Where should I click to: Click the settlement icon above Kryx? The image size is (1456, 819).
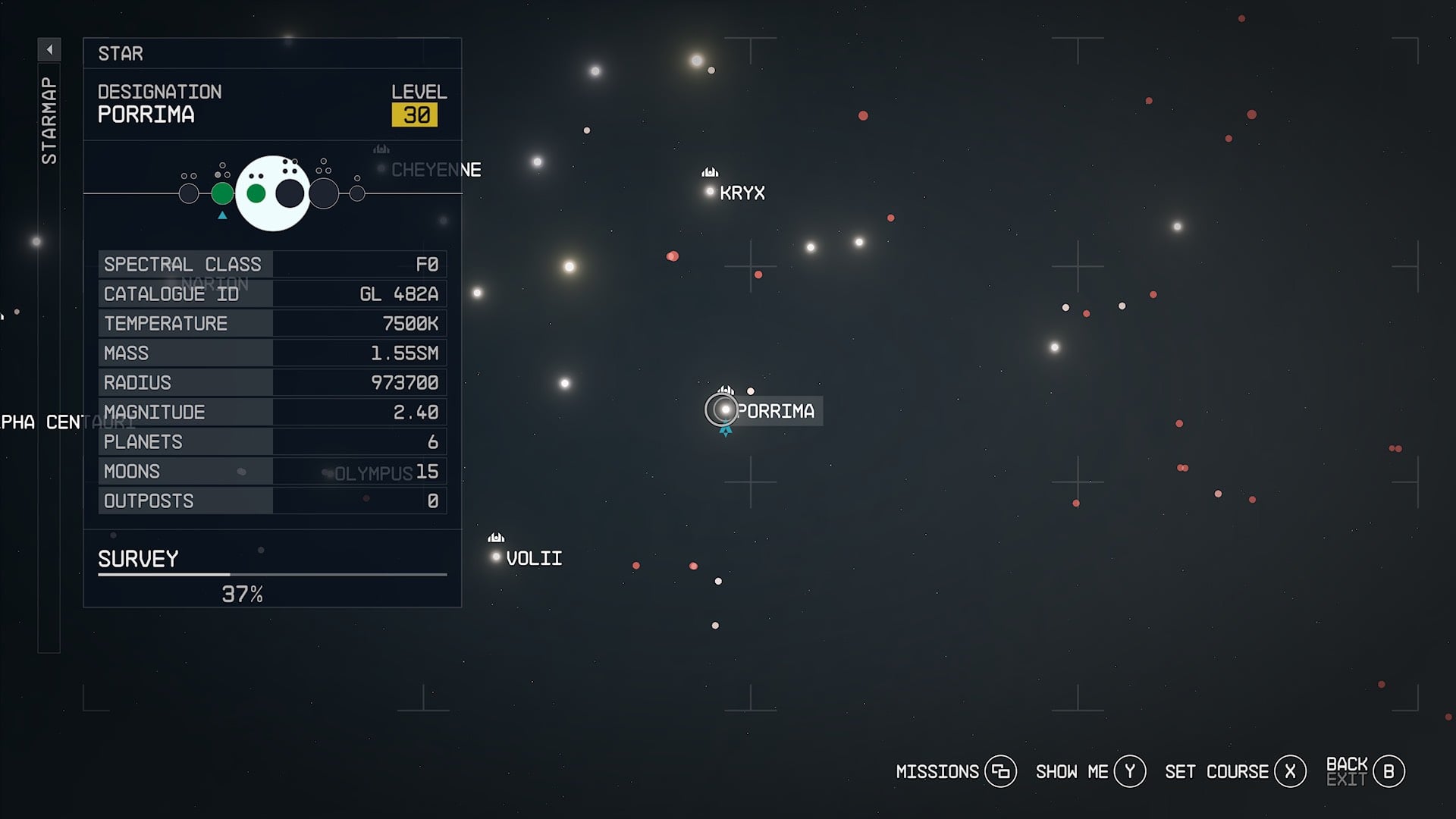tap(708, 172)
